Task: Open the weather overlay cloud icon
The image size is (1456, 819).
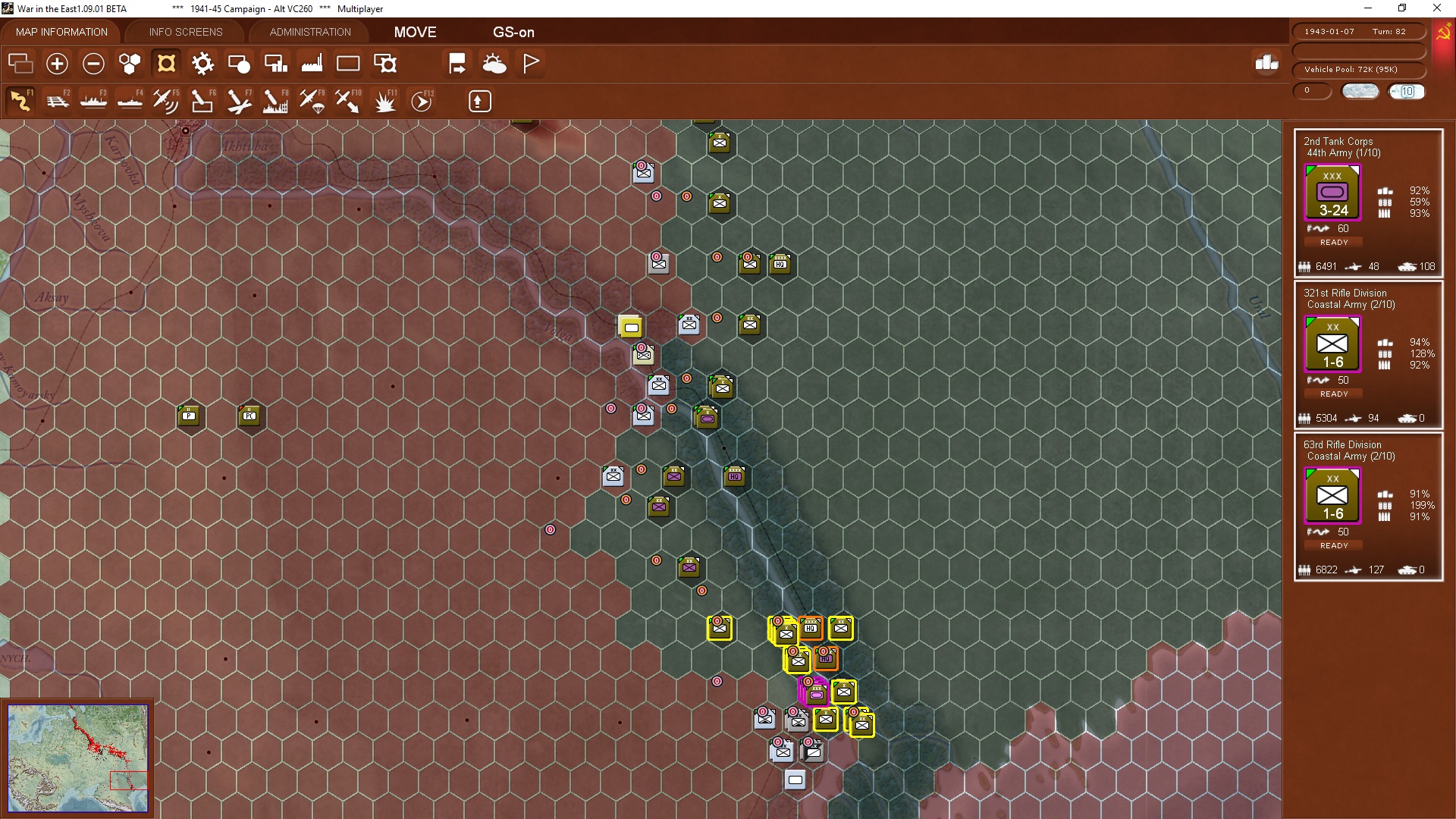Action: point(495,64)
